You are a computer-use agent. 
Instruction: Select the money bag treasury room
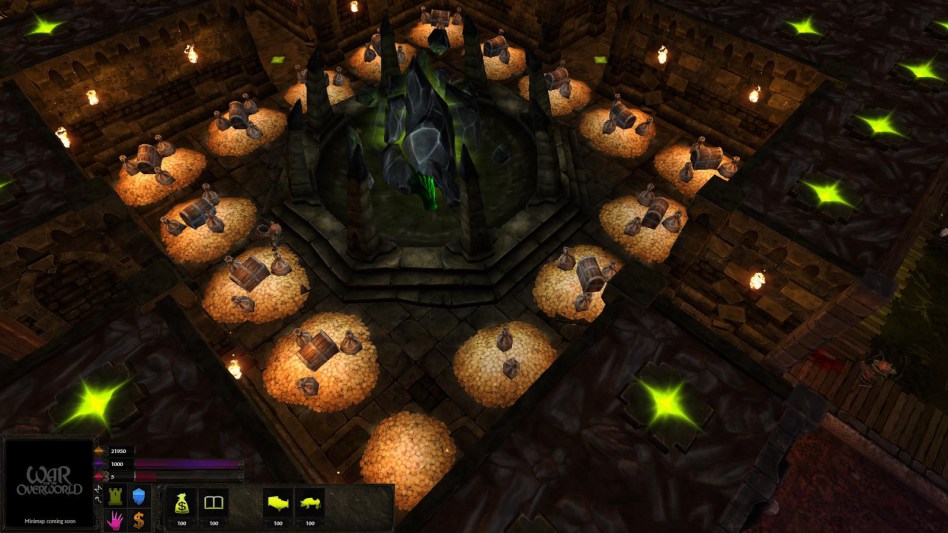[x=181, y=503]
